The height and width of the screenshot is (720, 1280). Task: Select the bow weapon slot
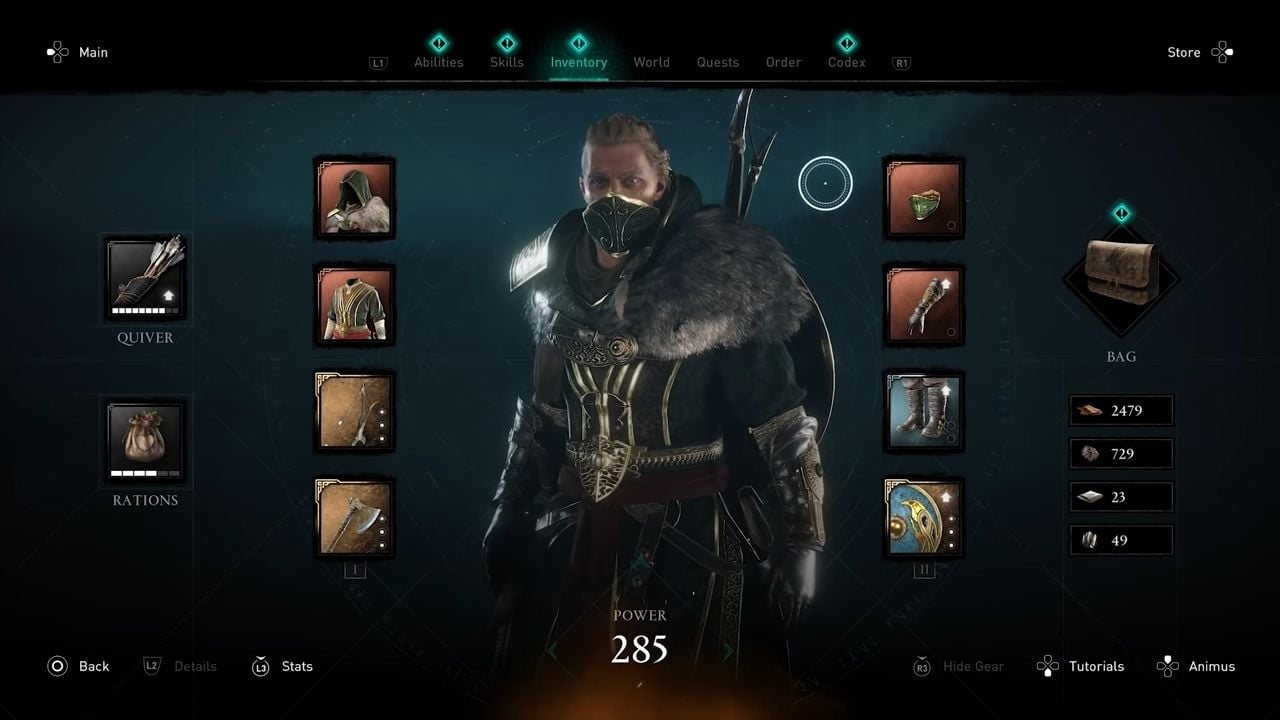coord(355,411)
